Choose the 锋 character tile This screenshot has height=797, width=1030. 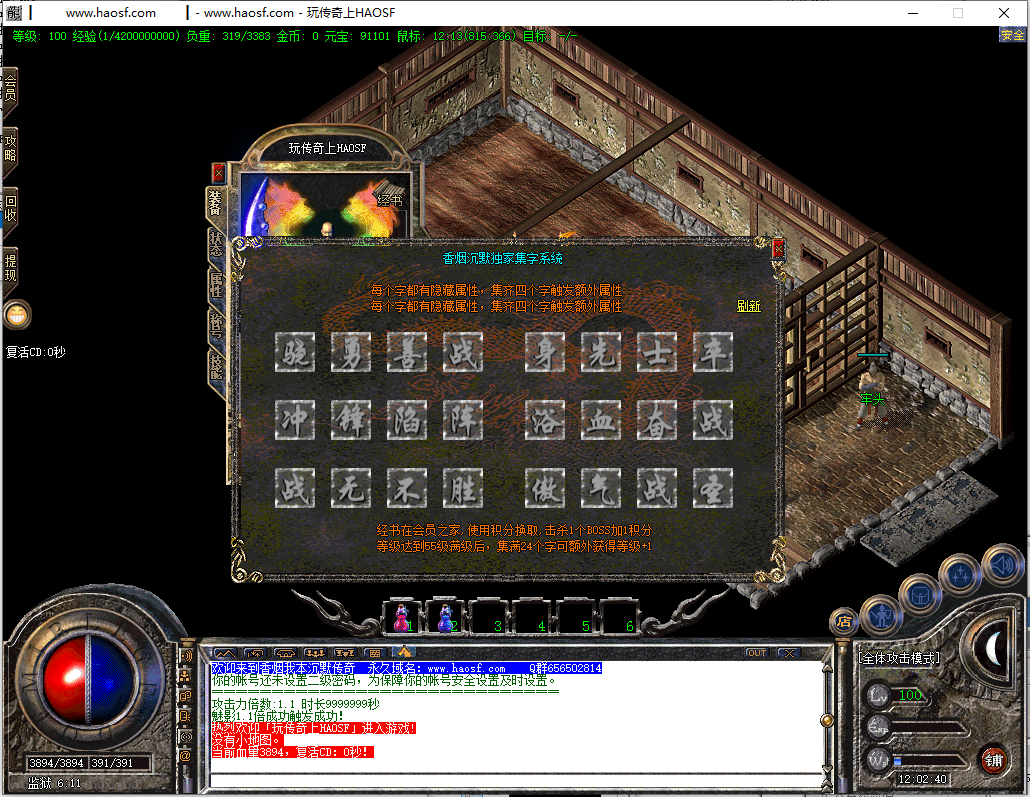[x=351, y=420]
